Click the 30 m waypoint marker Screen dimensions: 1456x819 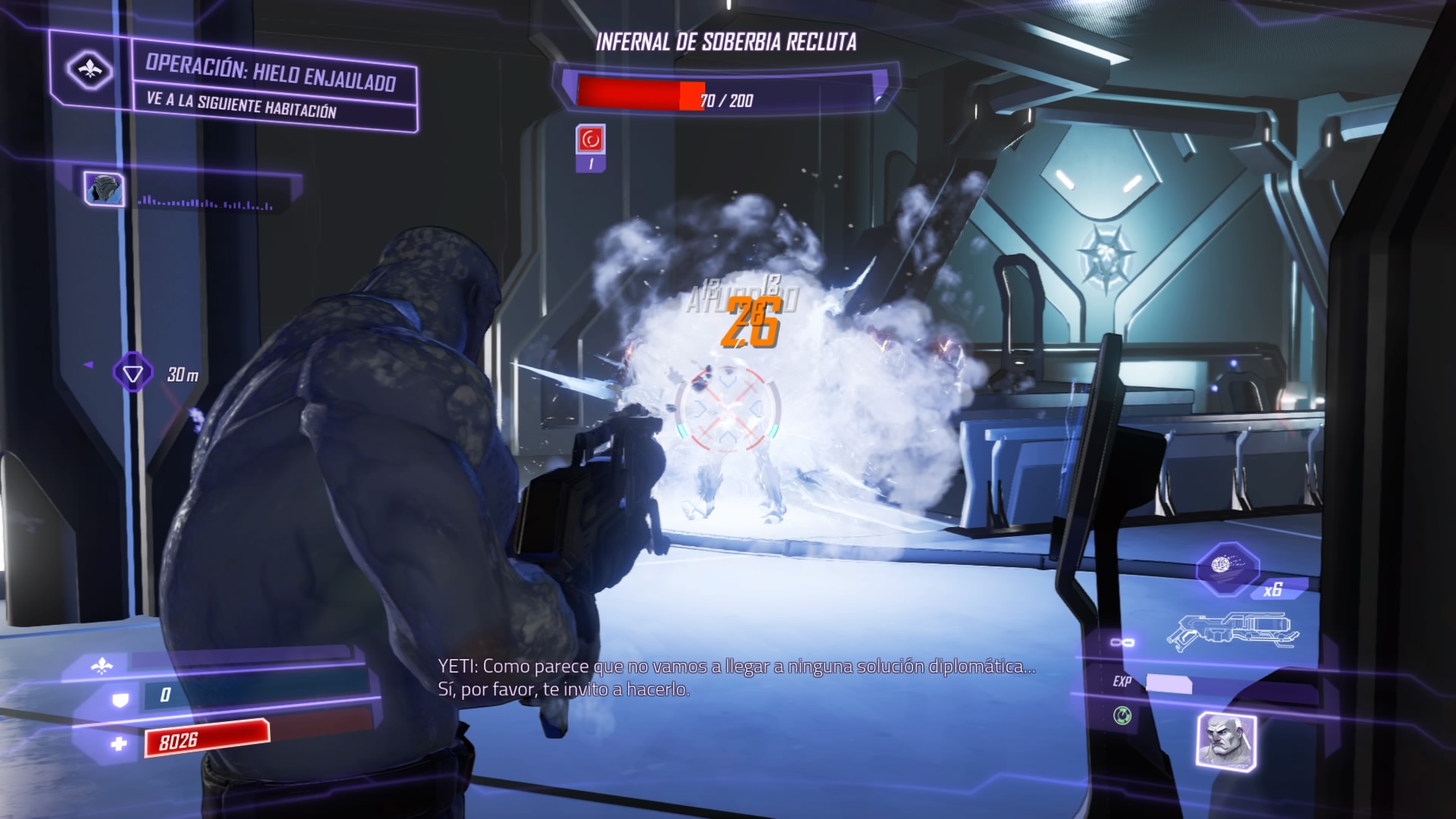[x=133, y=373]
